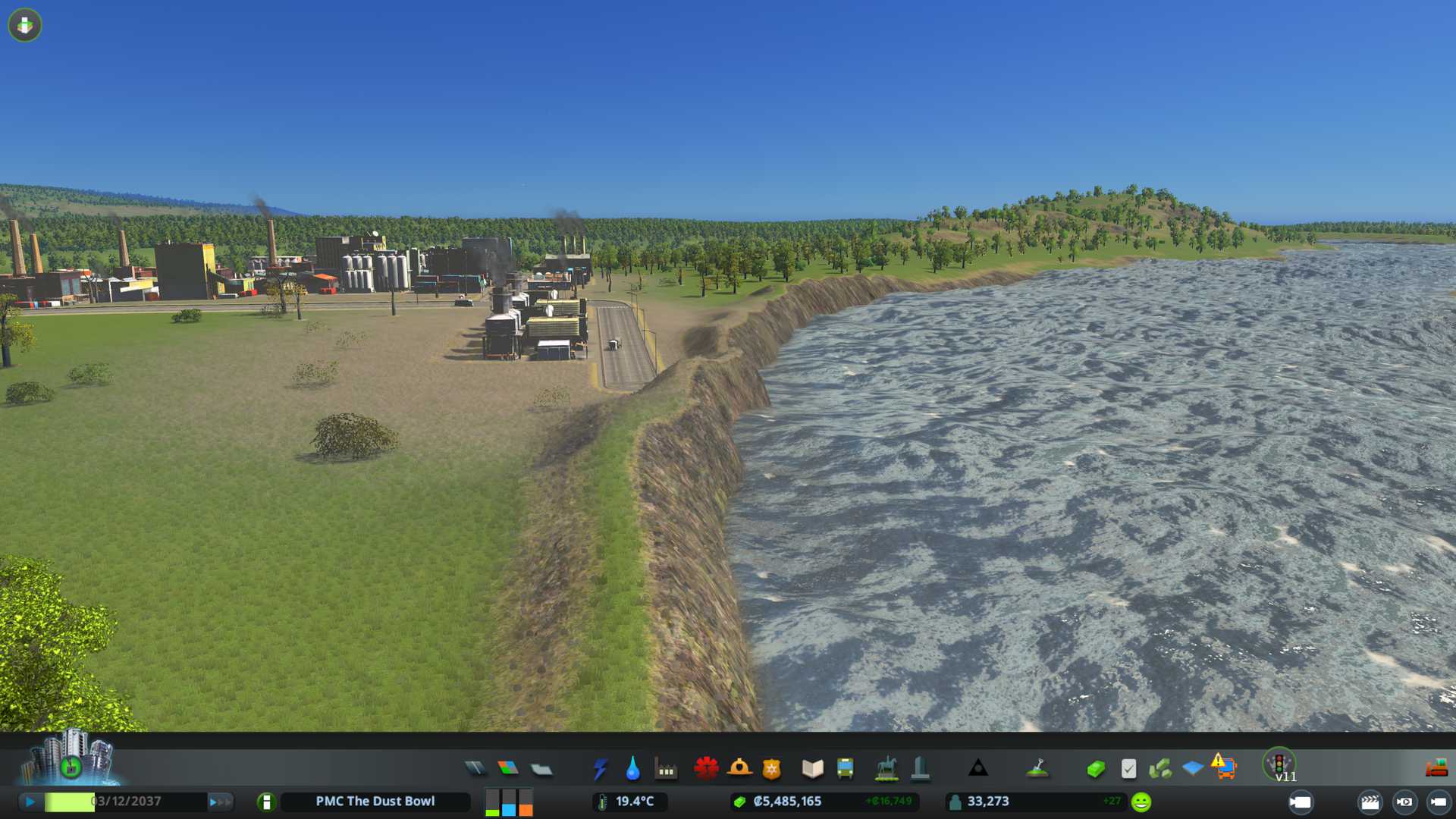This screenshot has width=1456, height=819.
Task: Change the simulation speed arrows
Action: 220,802
